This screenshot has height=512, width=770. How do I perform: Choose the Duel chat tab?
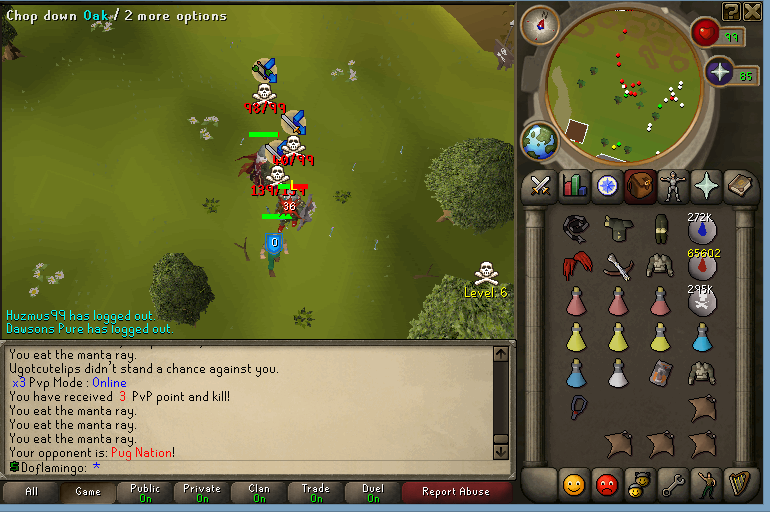(x=373, y=492)
